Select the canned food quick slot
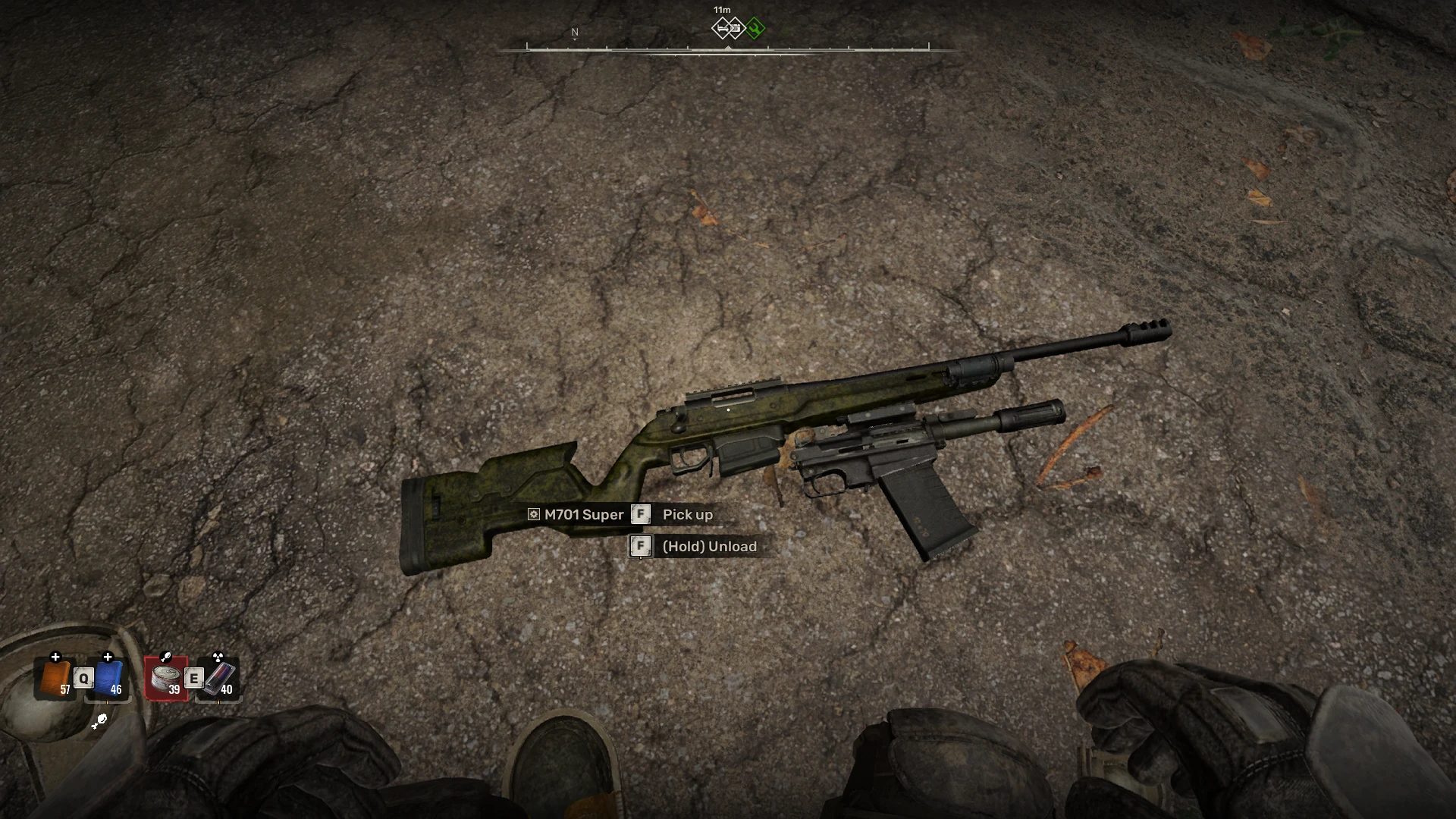Screen dimensions: 1456x819 tap(166, 678)
